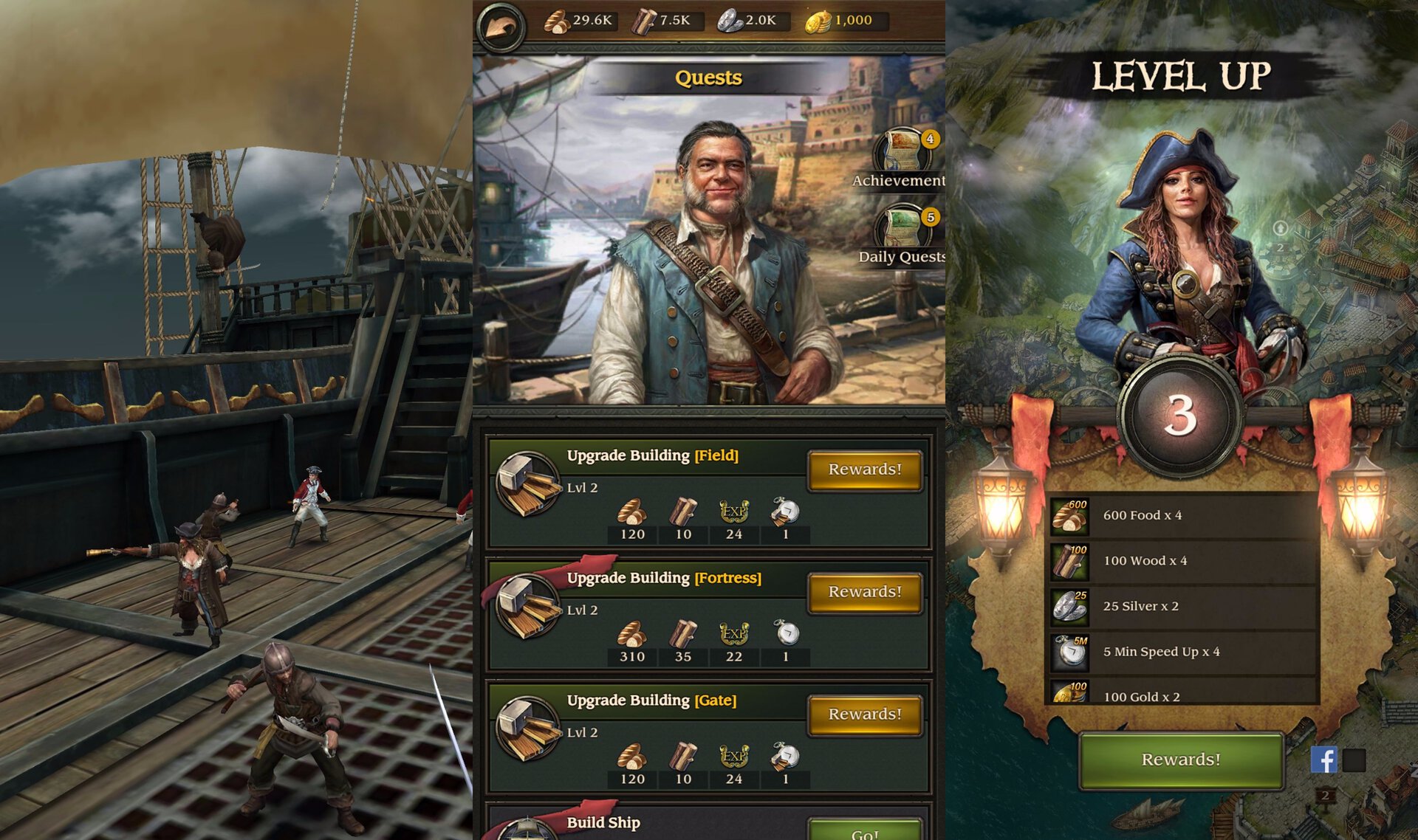Select the 100 Gold x 2 reward row
The width and height of the screenshot is (1418, 840).
pos(1183,695)
